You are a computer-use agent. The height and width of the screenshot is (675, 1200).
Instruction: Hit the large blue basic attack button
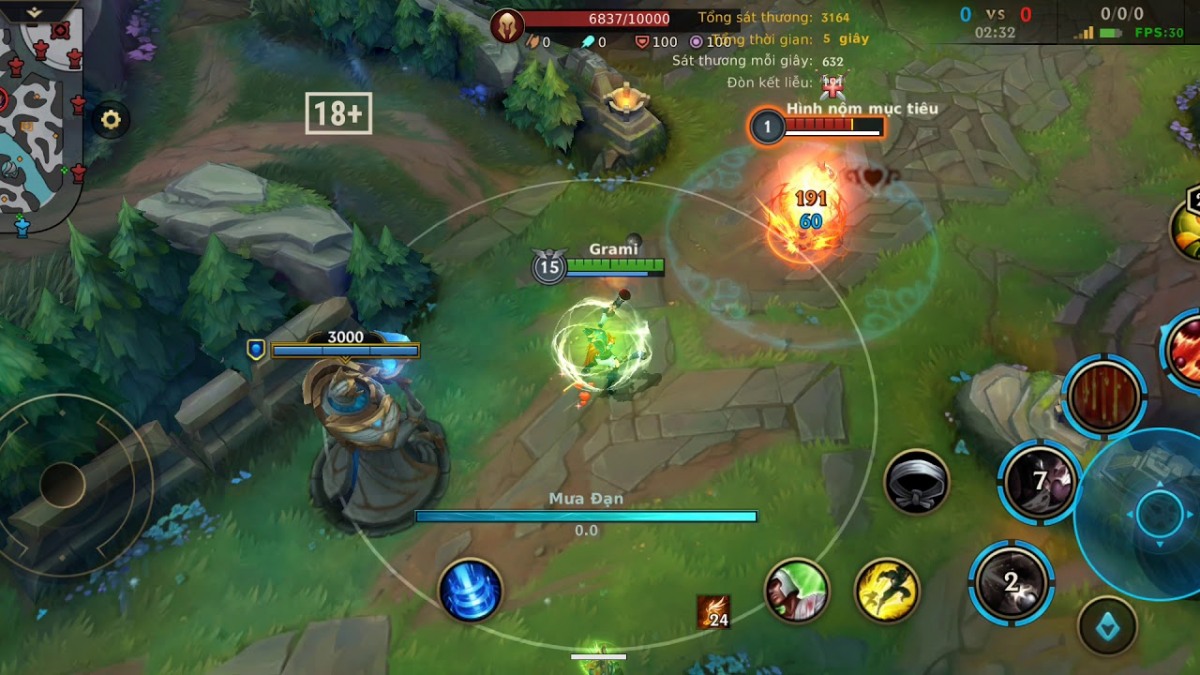(x=1159, y=514)
